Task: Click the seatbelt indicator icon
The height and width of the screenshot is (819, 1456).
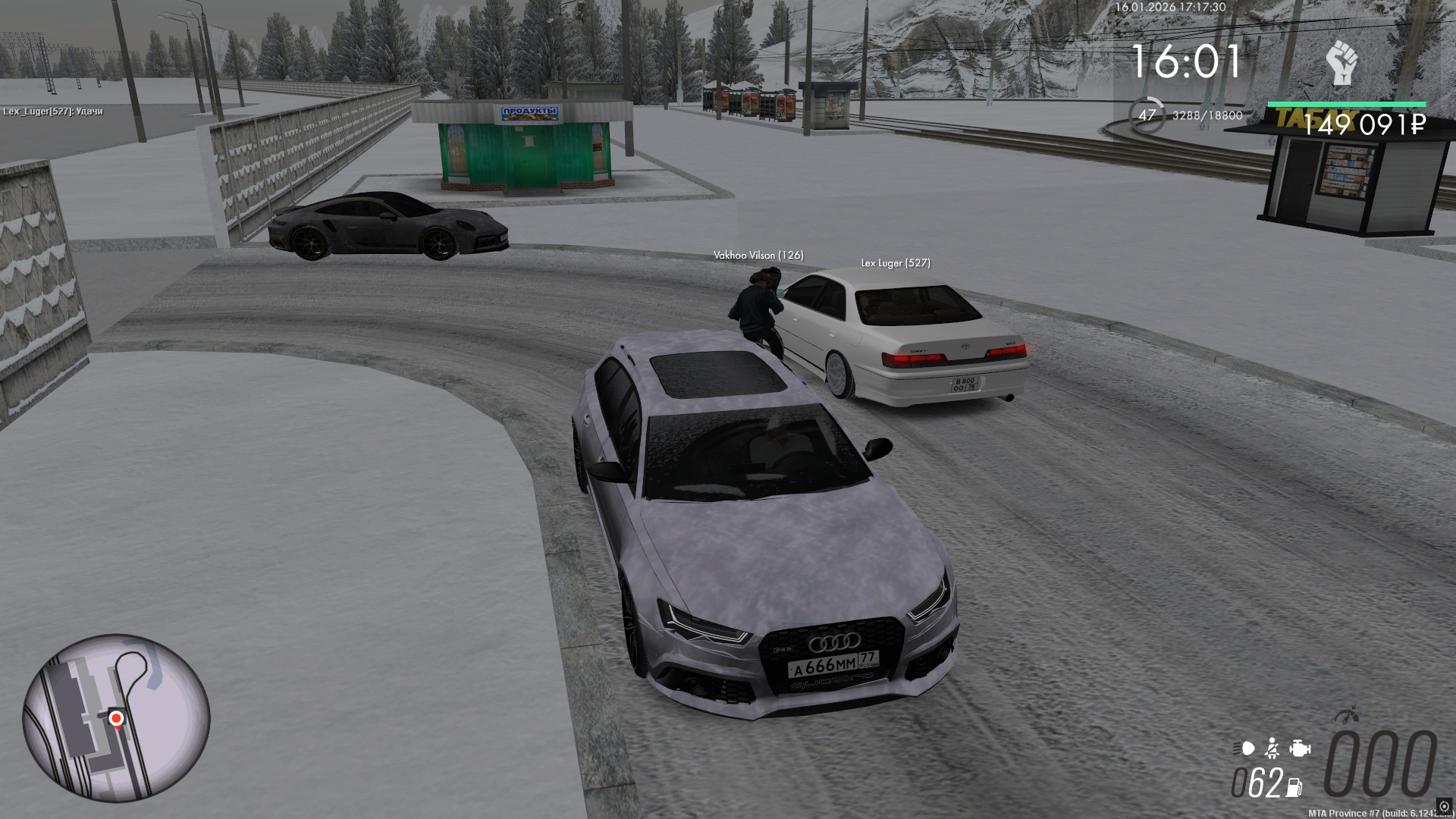Action: click(1272, 748)
